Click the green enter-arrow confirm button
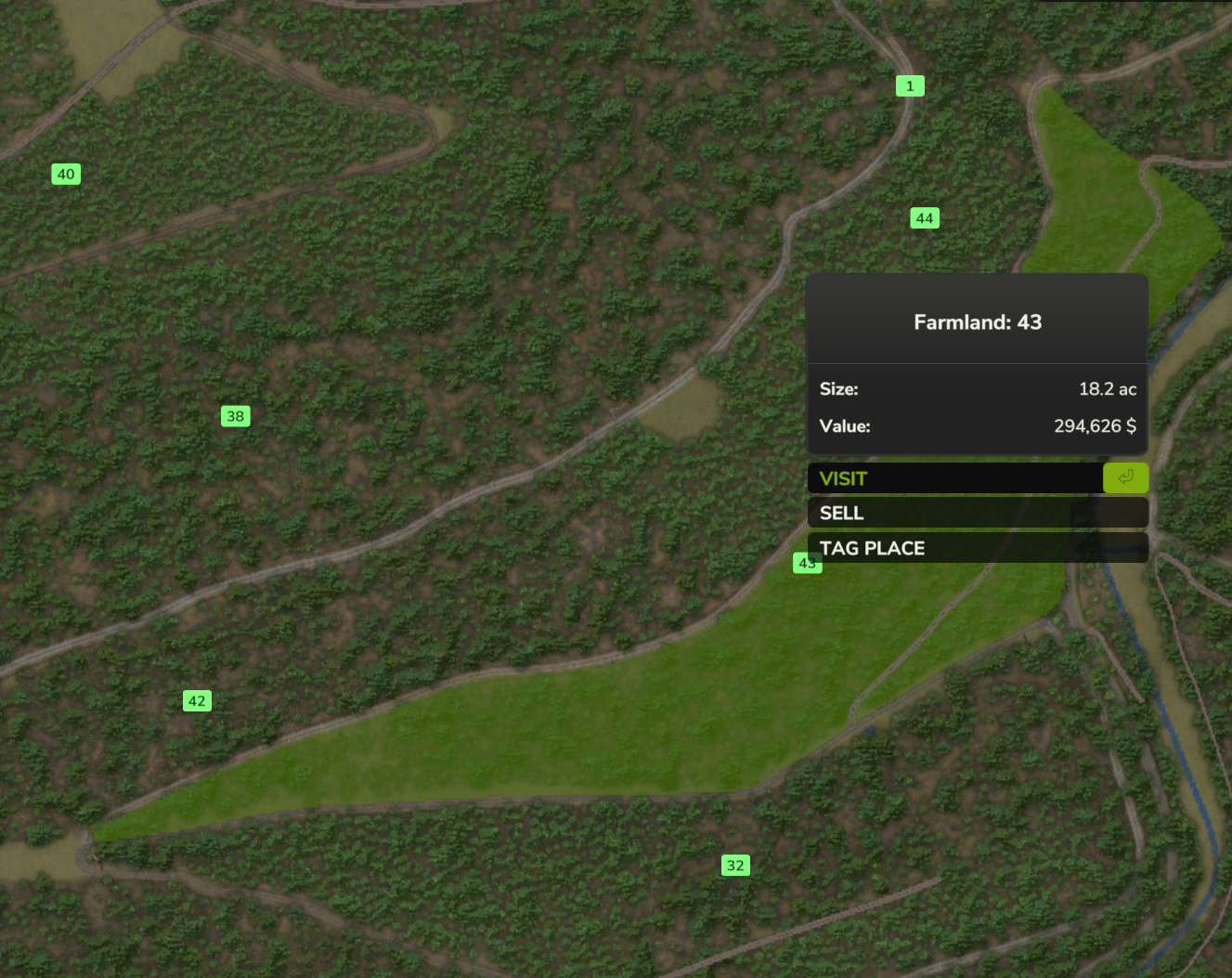1232x978 pixels. tap(1125, 477)
